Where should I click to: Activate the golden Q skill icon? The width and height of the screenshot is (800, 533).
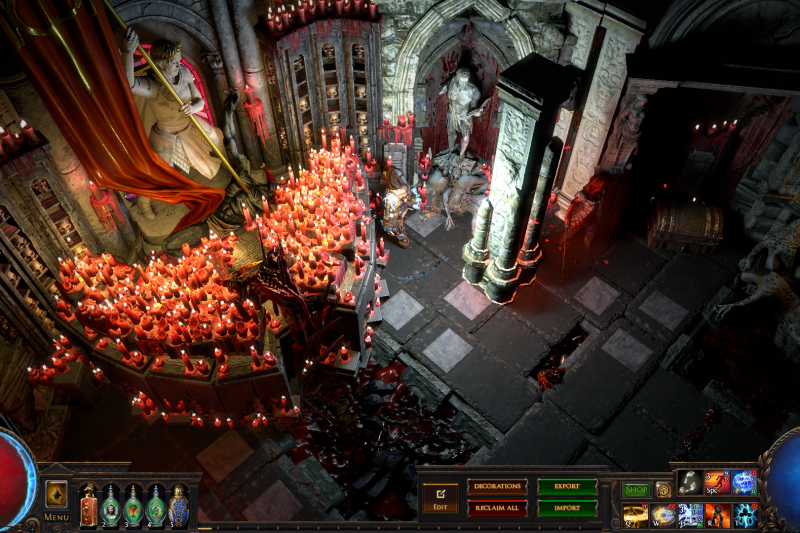pyautogui.click(x=636, y=515)
